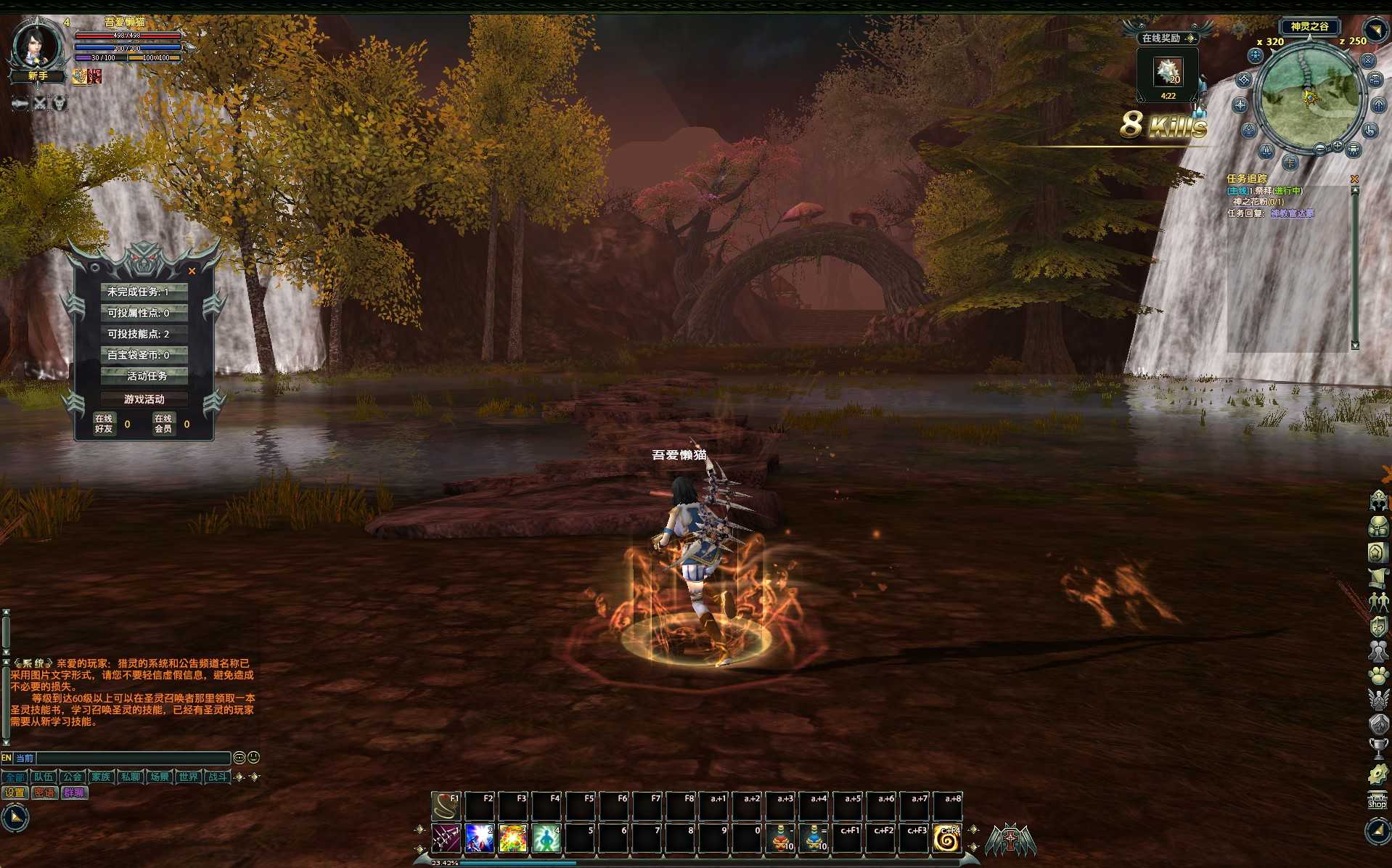Zoom in the minimap with plus button
Screen dimensions: 1392x868
point(1337,146)
